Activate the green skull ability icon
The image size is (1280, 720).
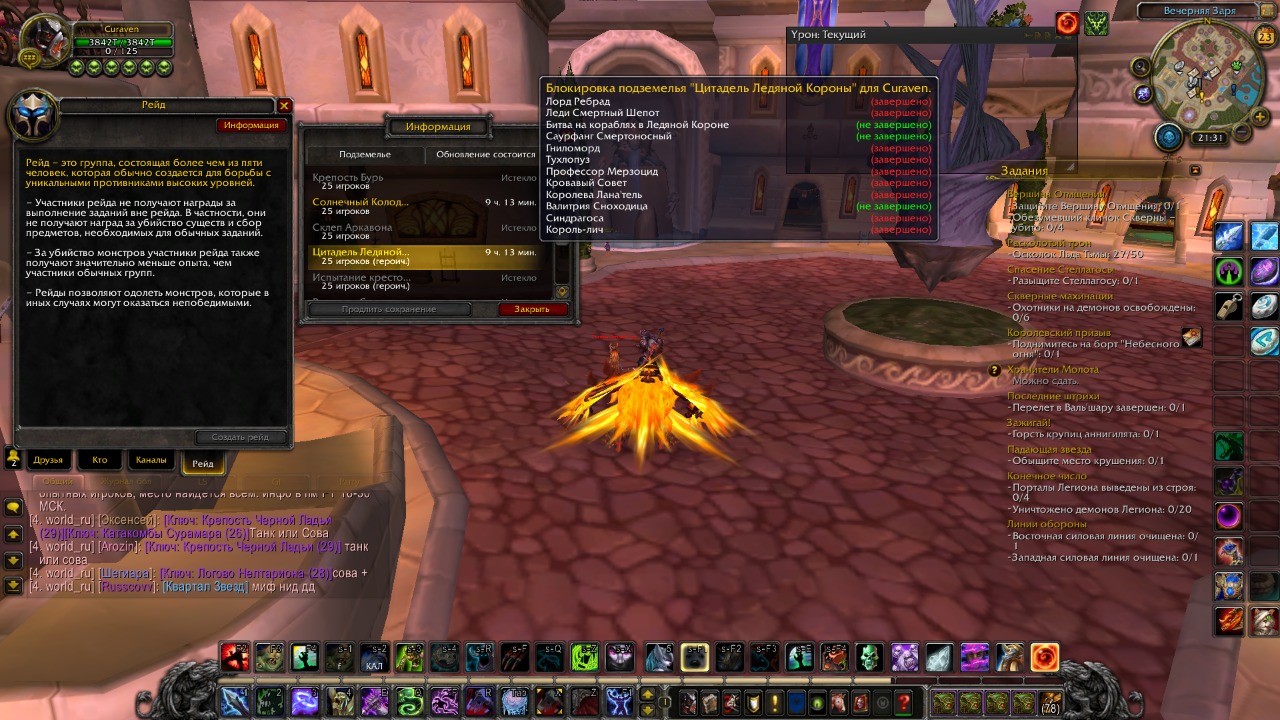coord(869,657)
